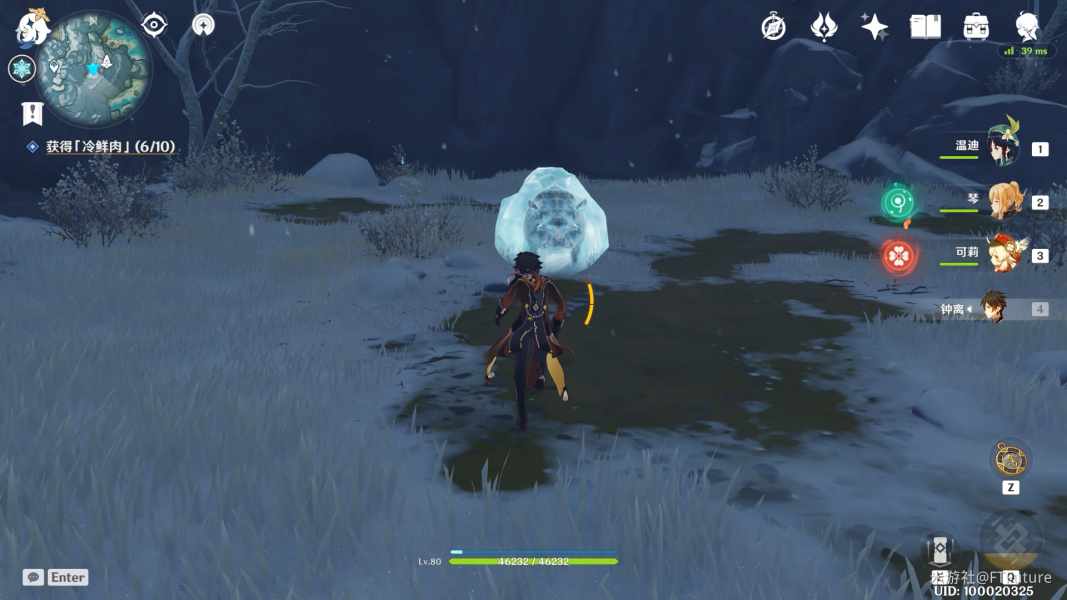Open the Wish screen icon
1067x600 pixels.
824,27
